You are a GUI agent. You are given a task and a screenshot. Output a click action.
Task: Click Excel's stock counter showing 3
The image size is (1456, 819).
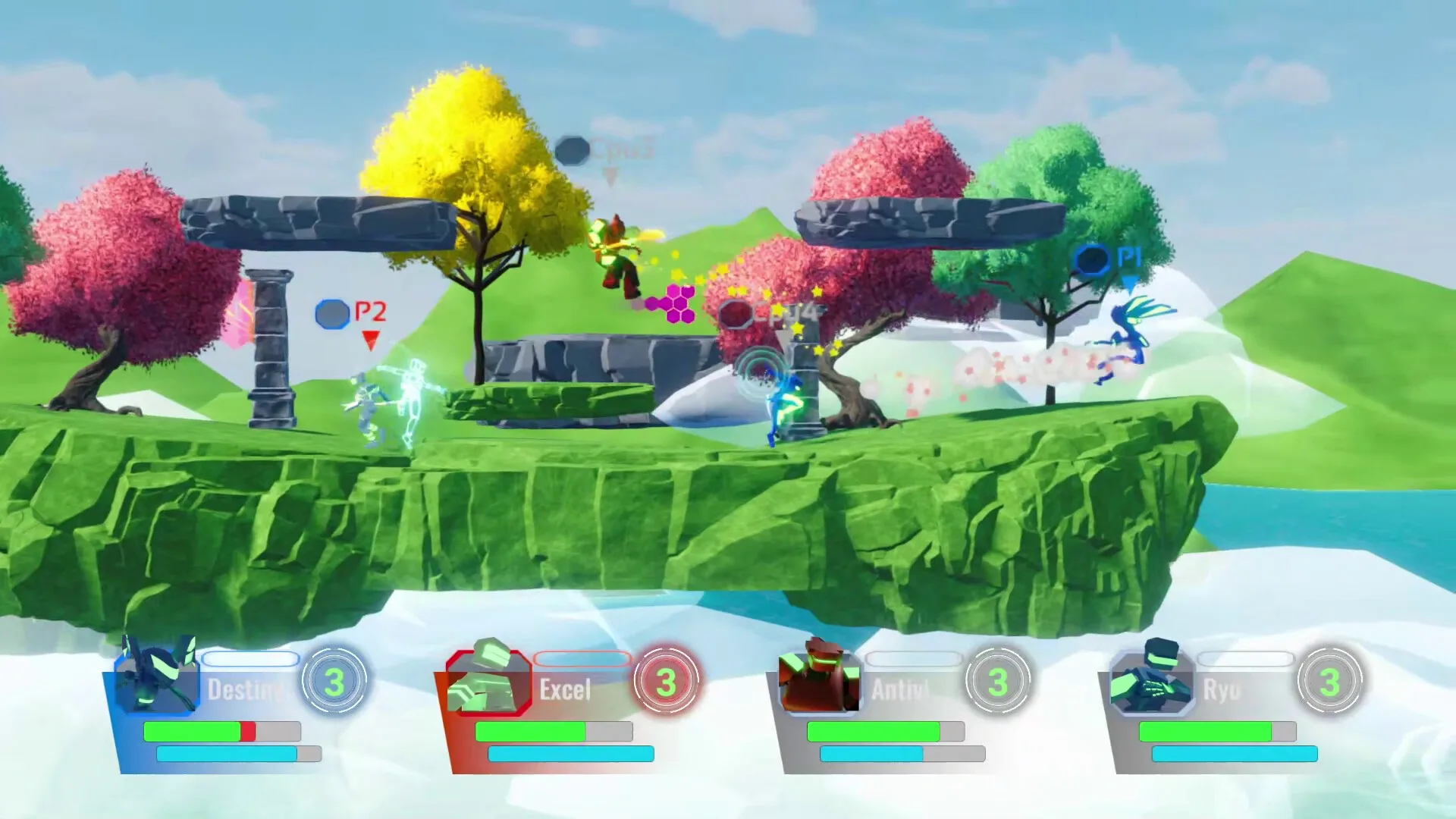(667, 680)
